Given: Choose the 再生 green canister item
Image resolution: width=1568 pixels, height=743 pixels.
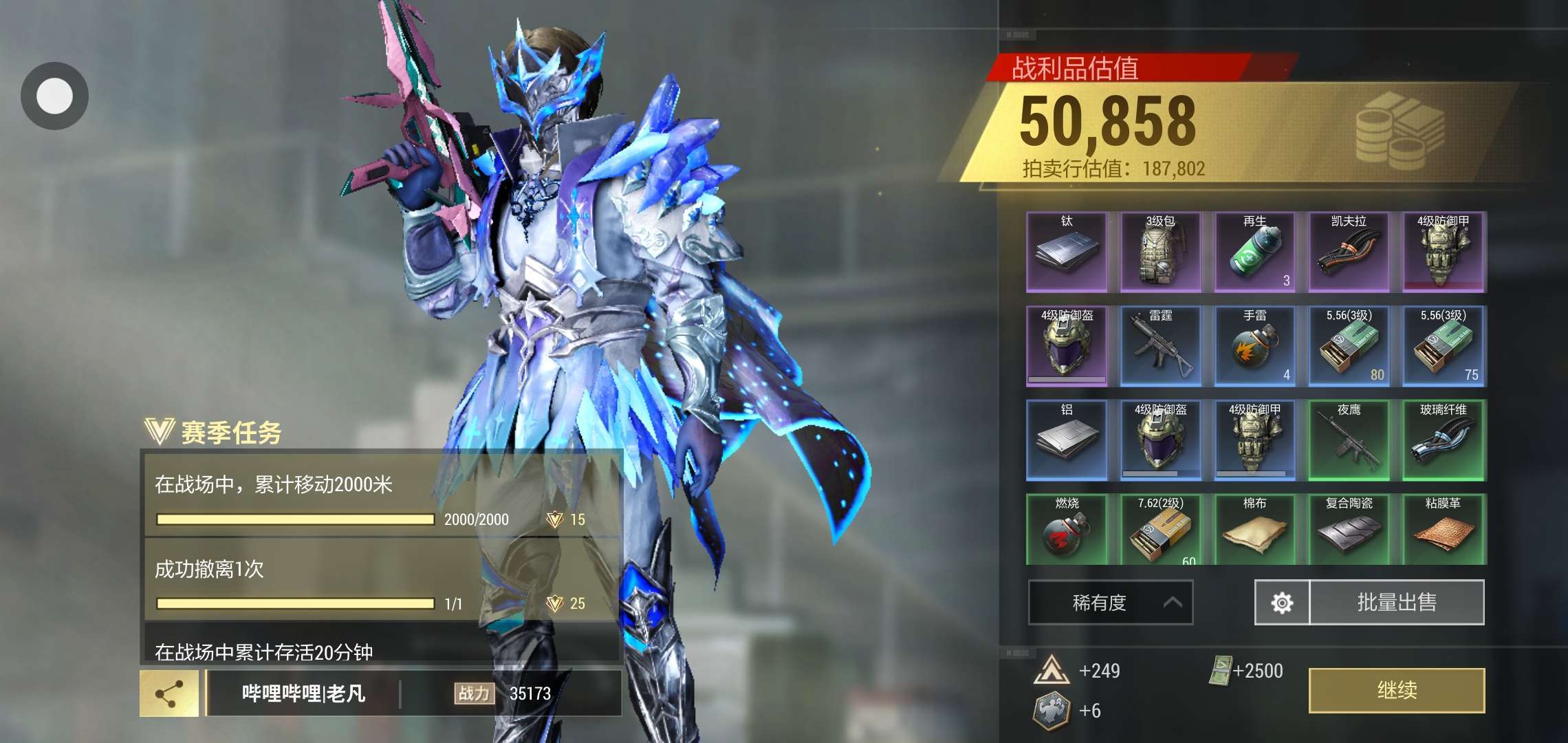Looking at the screenshot, I should [1255, 252].
